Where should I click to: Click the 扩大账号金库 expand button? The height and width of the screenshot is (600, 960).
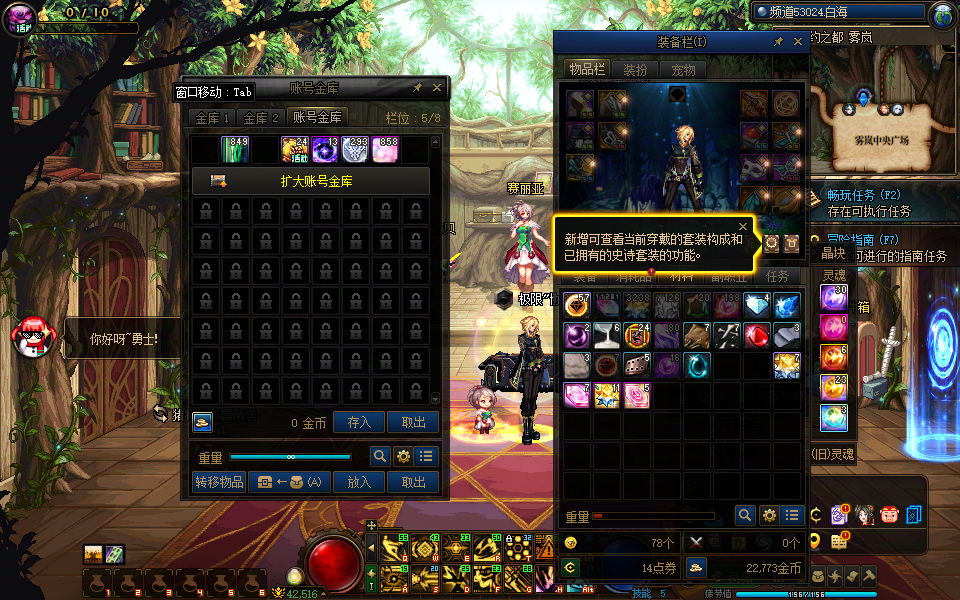click(311, 181)
